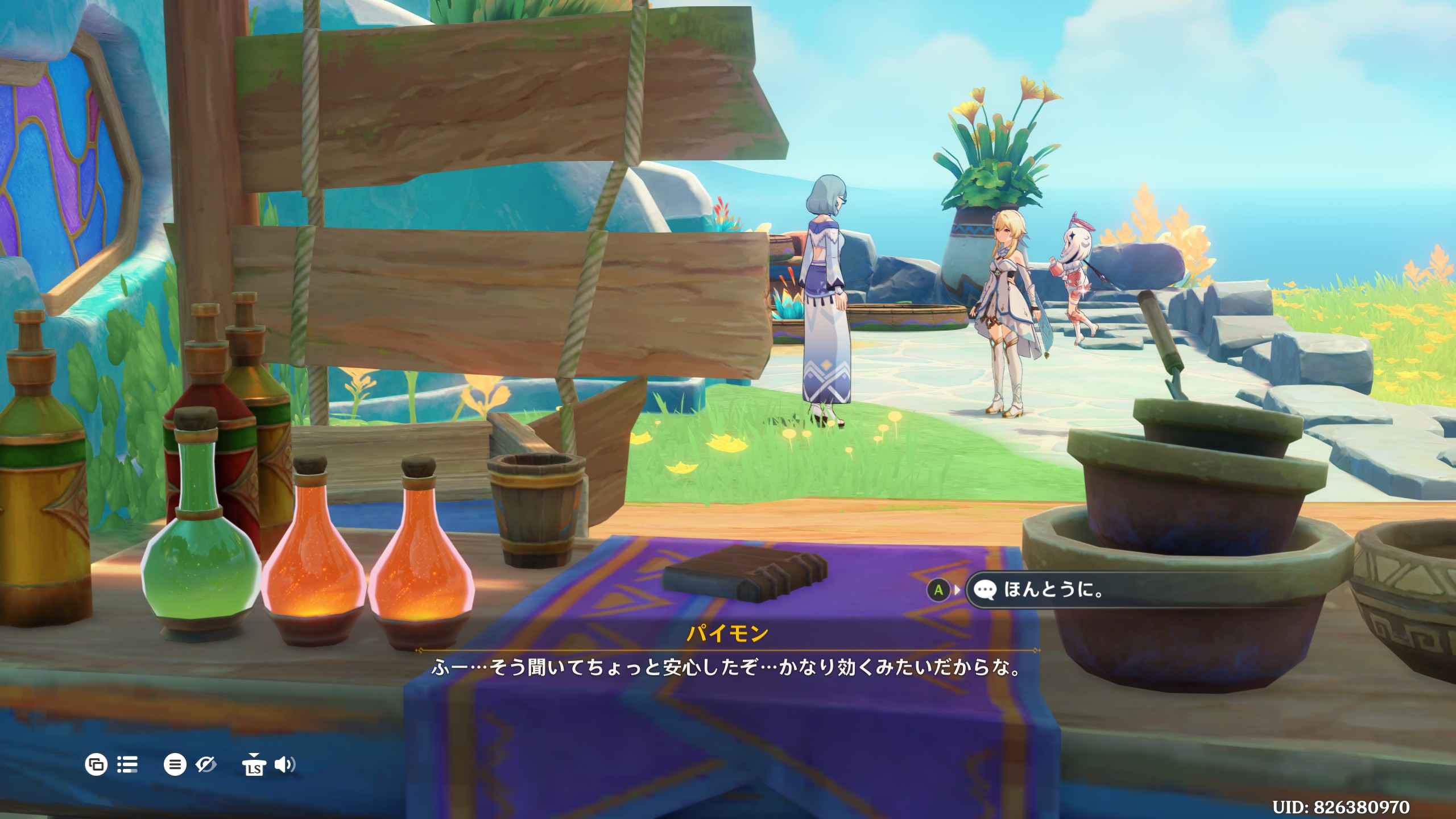Choose the "ほんとうに。" dialogue reply

click(x=1053, y=590)
